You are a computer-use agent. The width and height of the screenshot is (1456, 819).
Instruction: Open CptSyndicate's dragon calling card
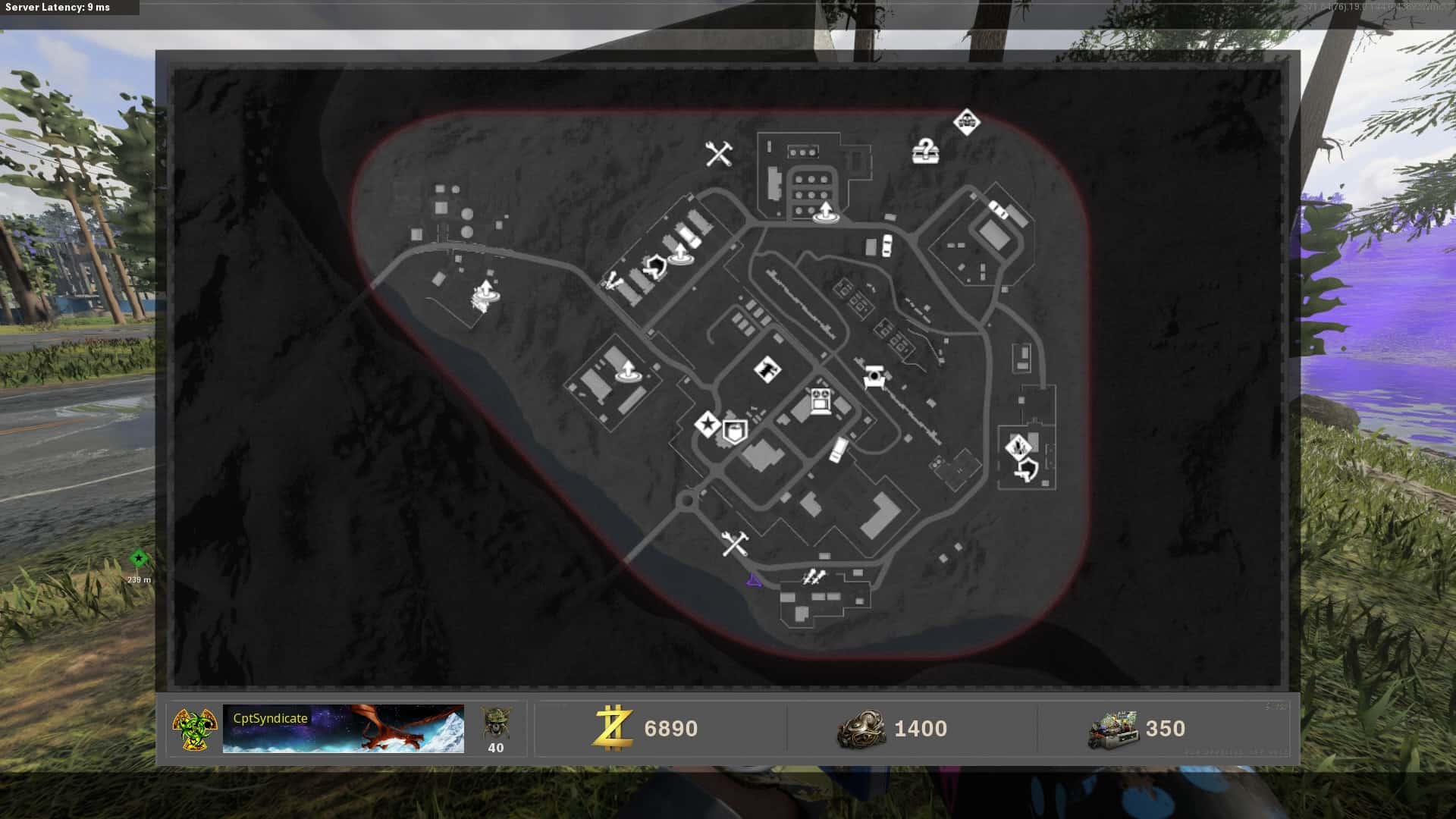343,729
